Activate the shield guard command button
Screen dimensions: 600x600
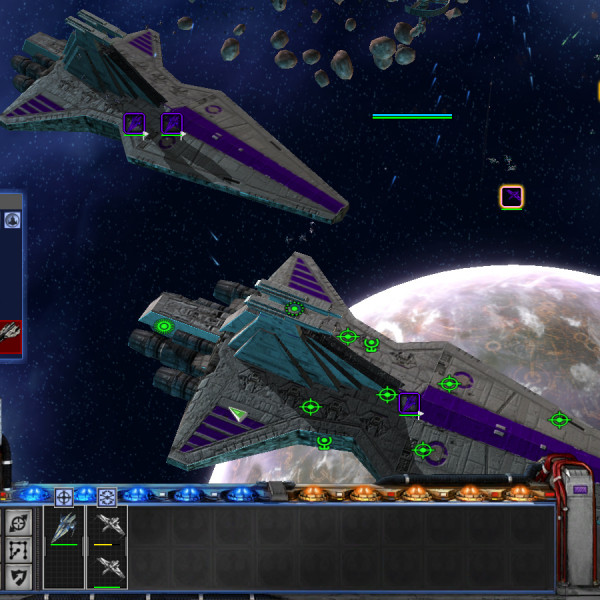(x=19, y=575)
